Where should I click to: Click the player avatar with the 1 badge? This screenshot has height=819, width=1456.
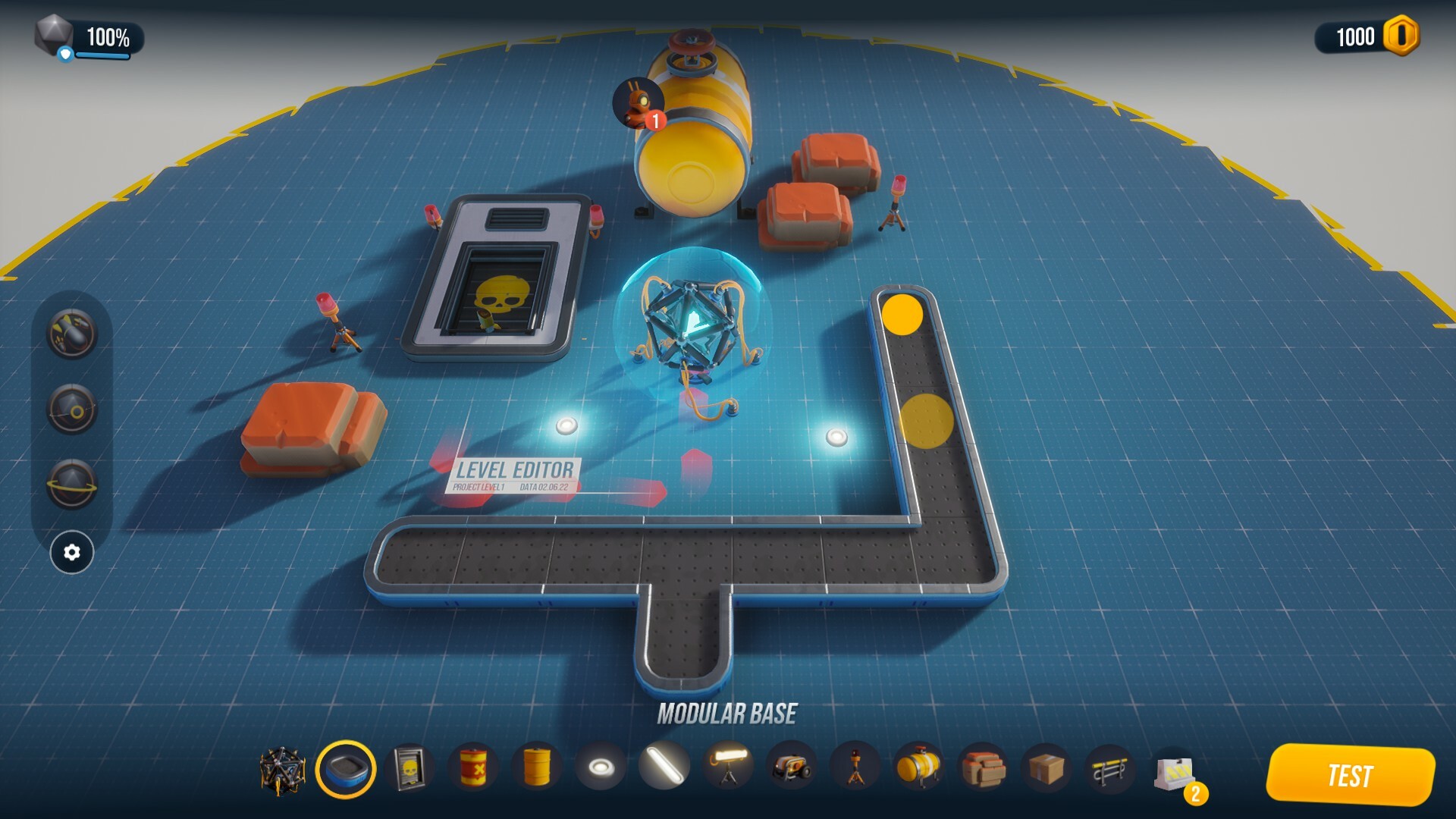tap(639, 102)
